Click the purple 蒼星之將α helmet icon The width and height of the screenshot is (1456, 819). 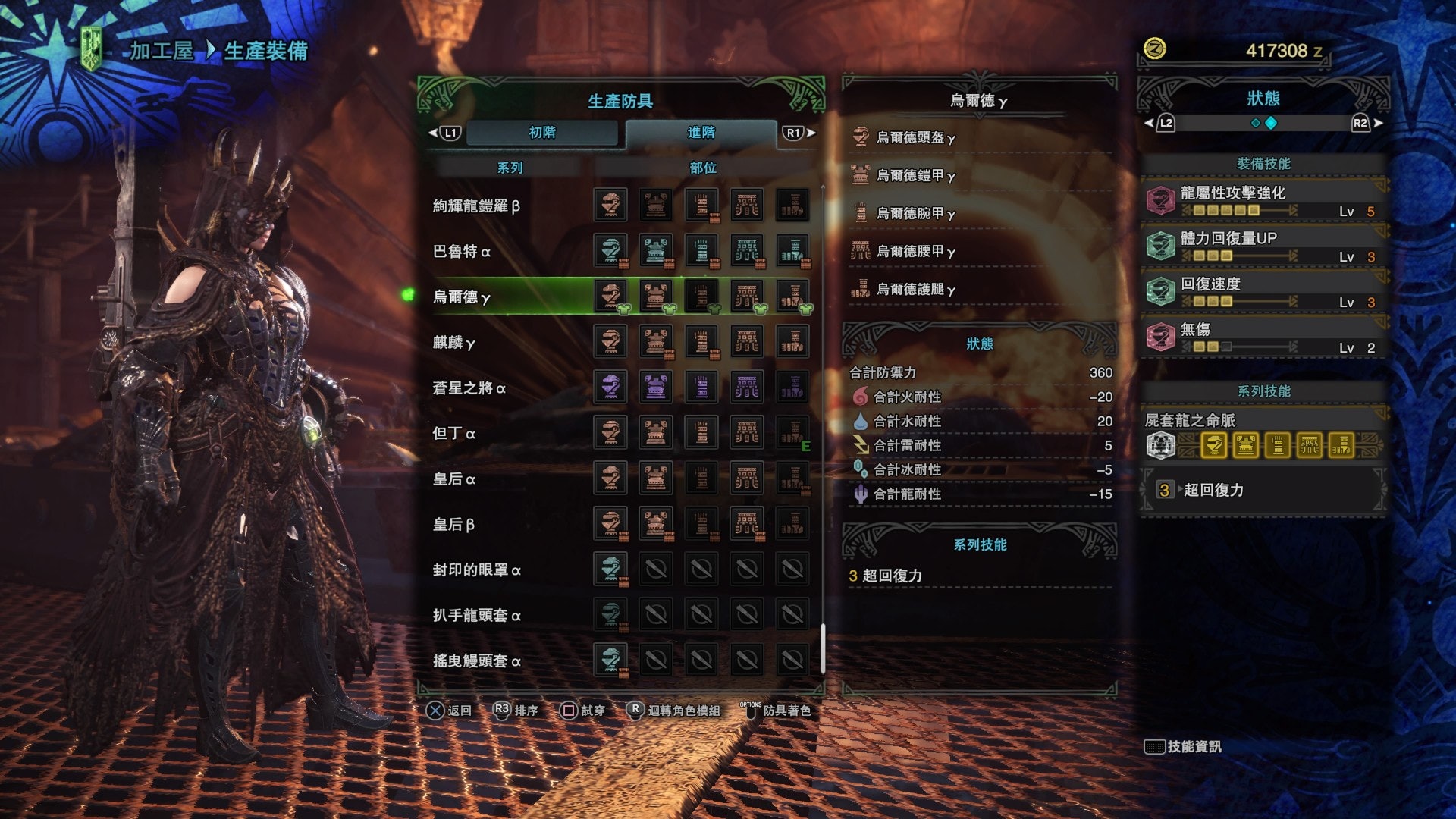[610, 388]
